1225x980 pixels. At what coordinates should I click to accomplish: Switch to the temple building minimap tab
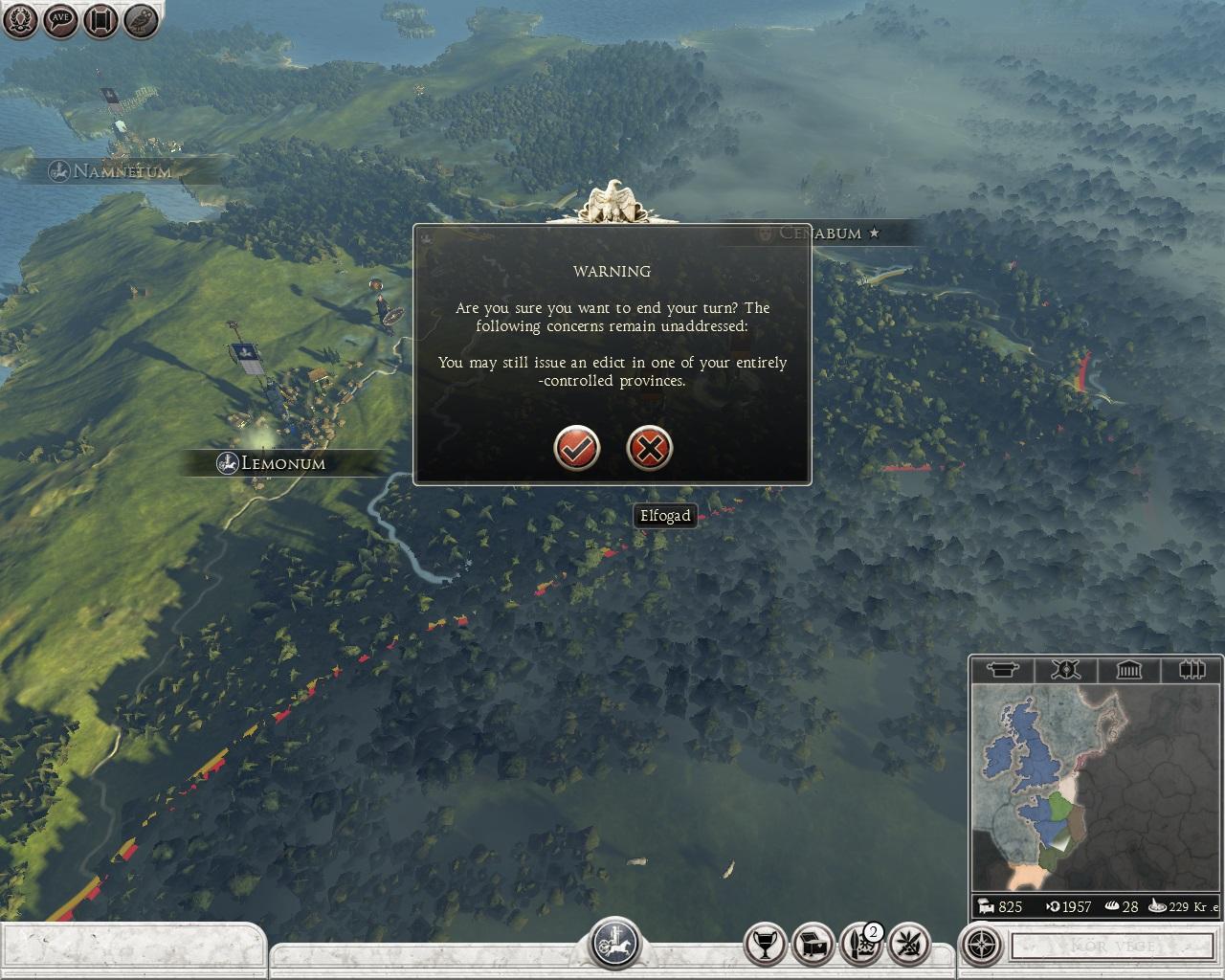click(1128, 670)
